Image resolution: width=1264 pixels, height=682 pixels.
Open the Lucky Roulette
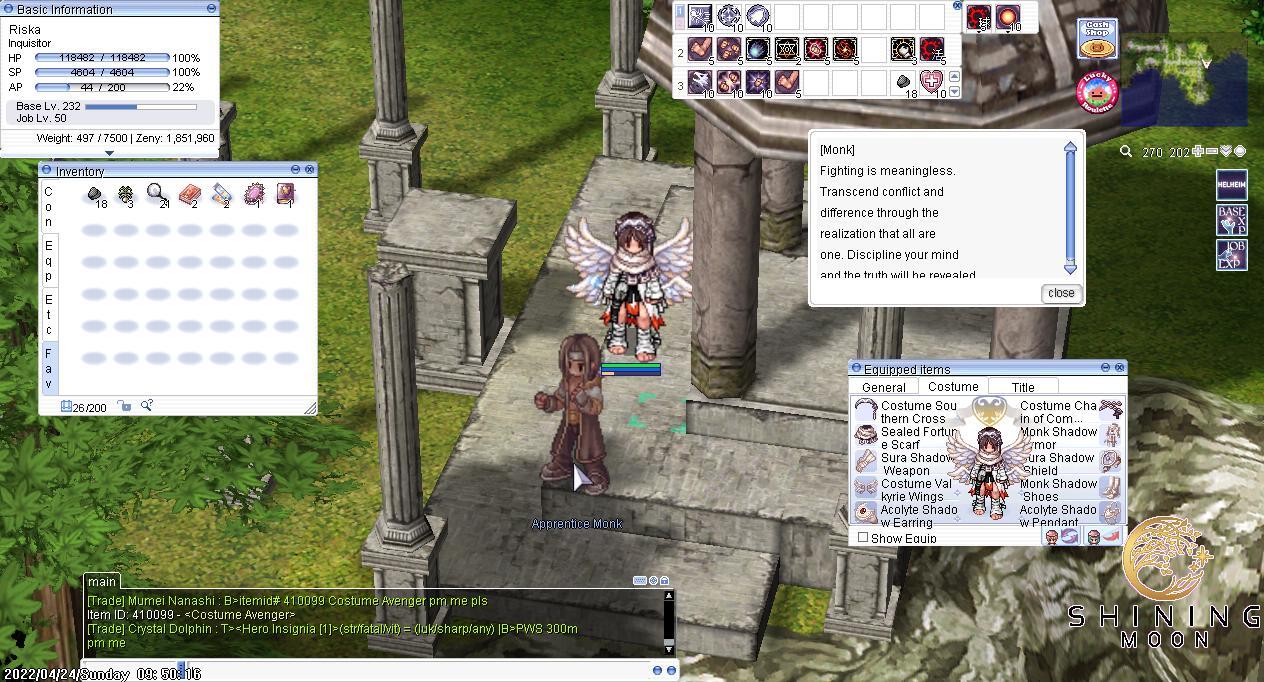click(1097, 92)
